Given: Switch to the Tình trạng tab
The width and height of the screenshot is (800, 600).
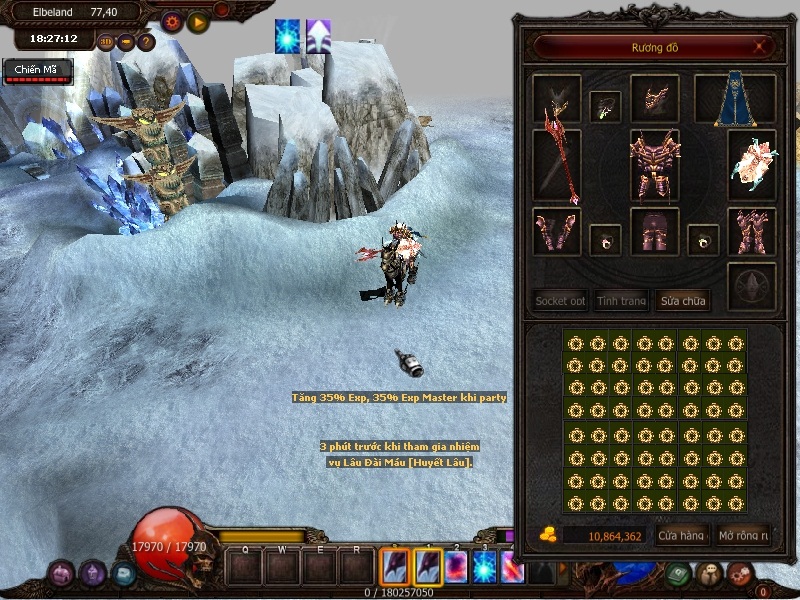Looking at the screenshot, I should pos(621,300).
